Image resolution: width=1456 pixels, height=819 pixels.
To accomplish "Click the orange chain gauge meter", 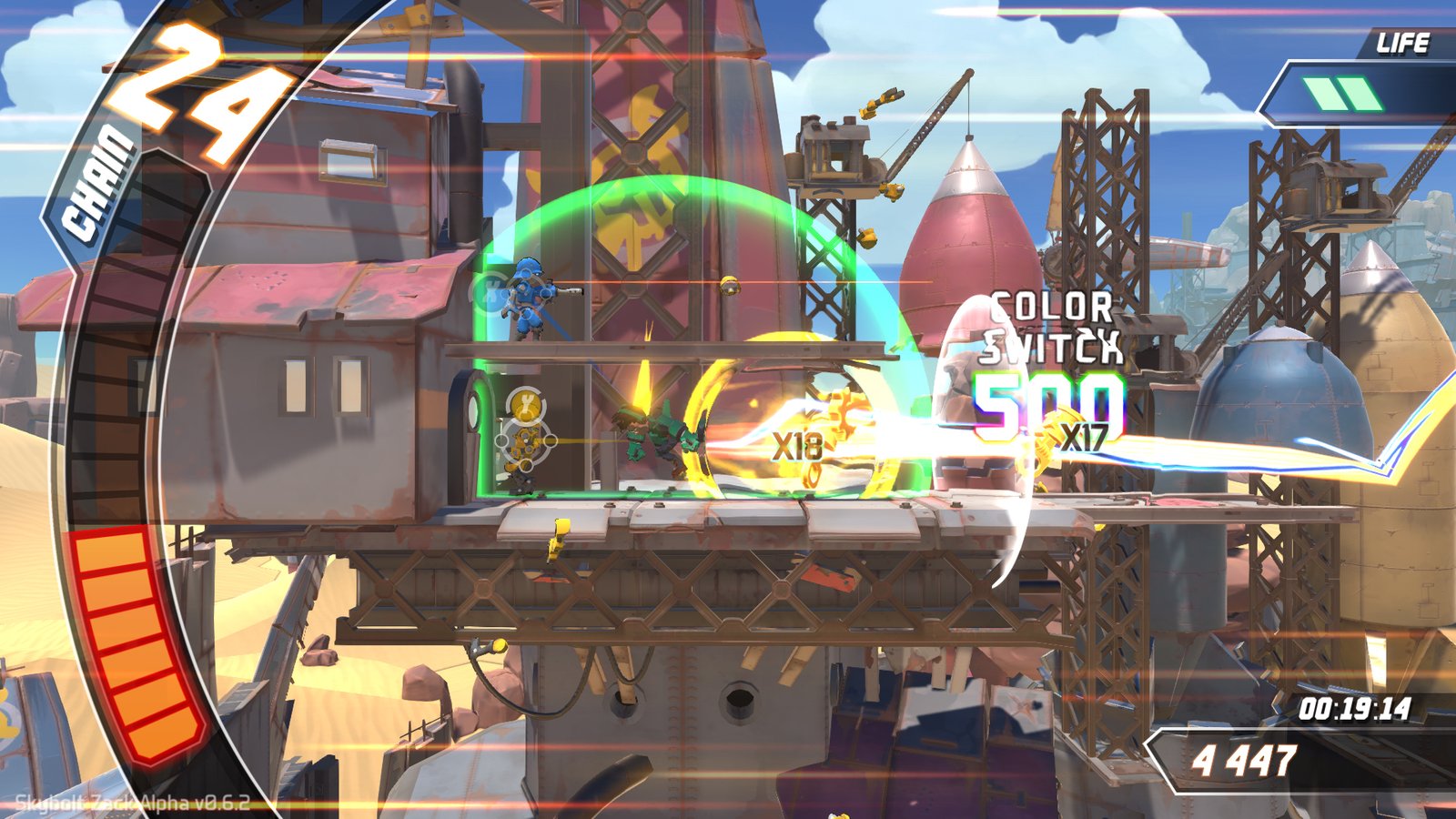I will (x=138, y=646).
